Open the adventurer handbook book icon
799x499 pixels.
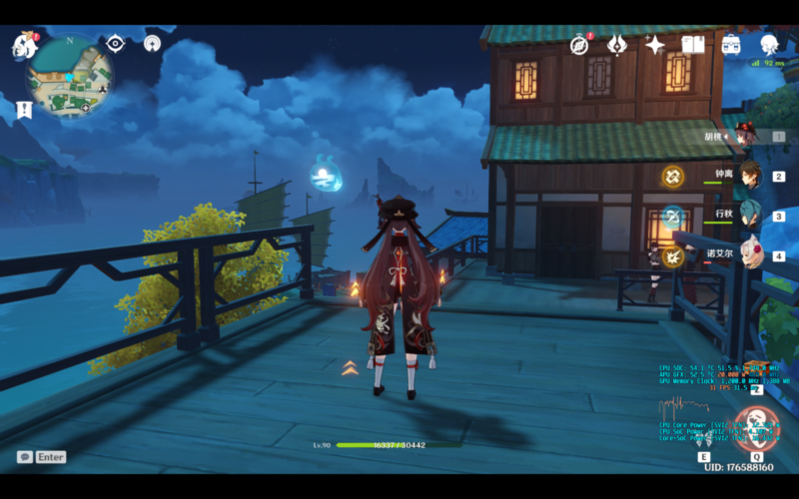(x=693, y=45)
